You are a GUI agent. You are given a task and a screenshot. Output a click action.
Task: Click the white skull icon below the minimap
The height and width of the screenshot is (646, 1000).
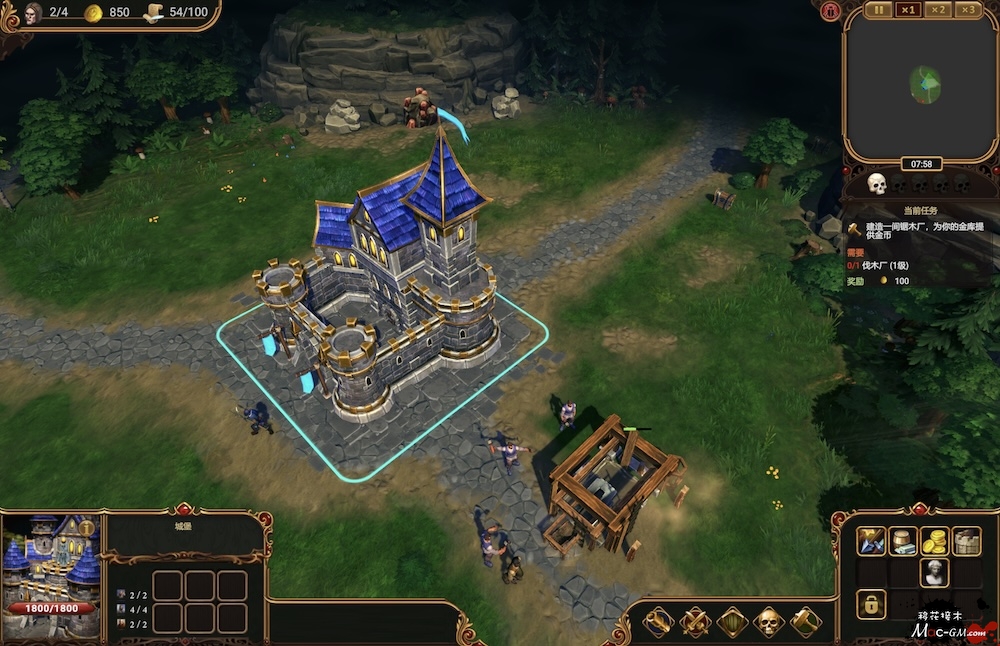point(877,184)
